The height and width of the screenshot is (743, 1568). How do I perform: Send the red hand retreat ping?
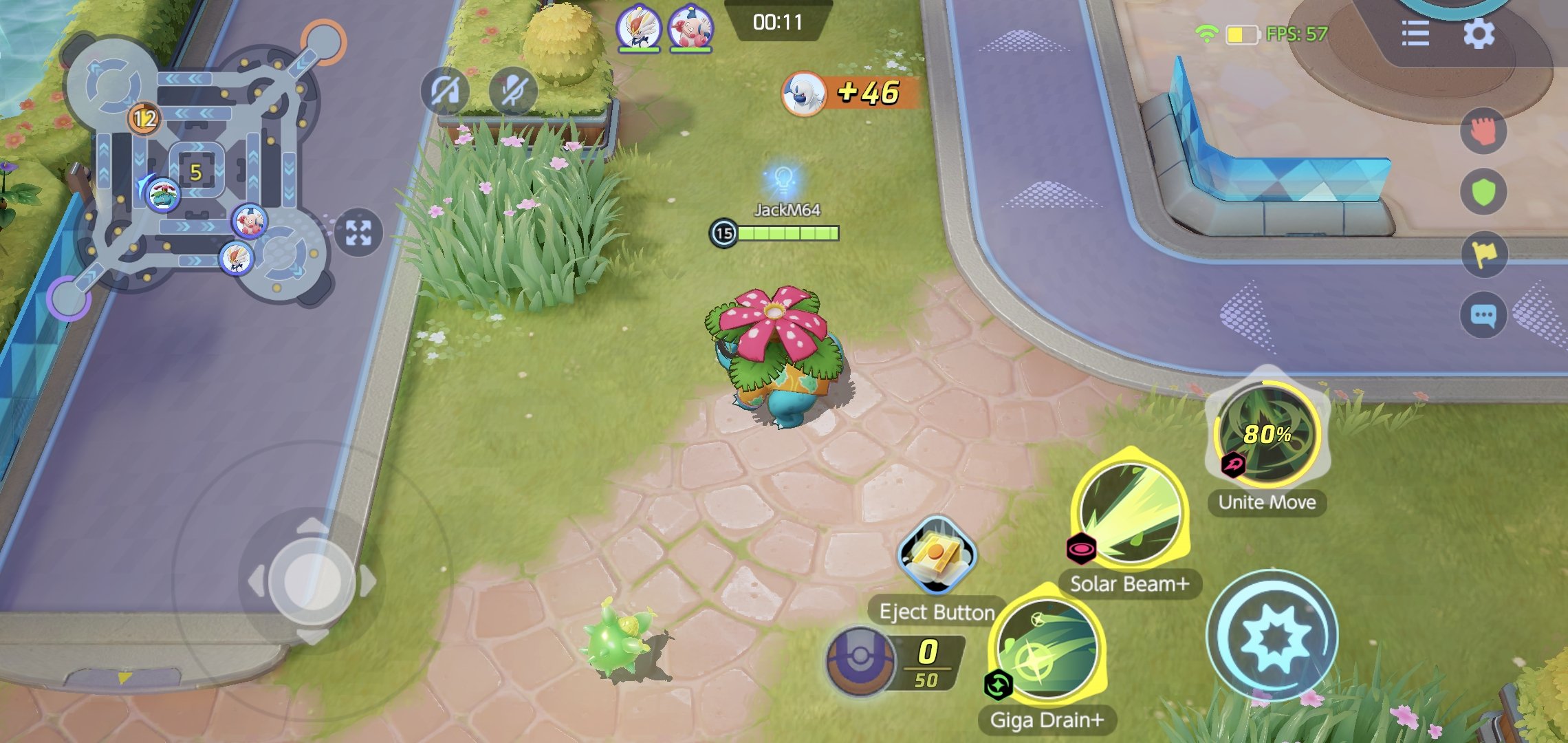coord(1483,131)
